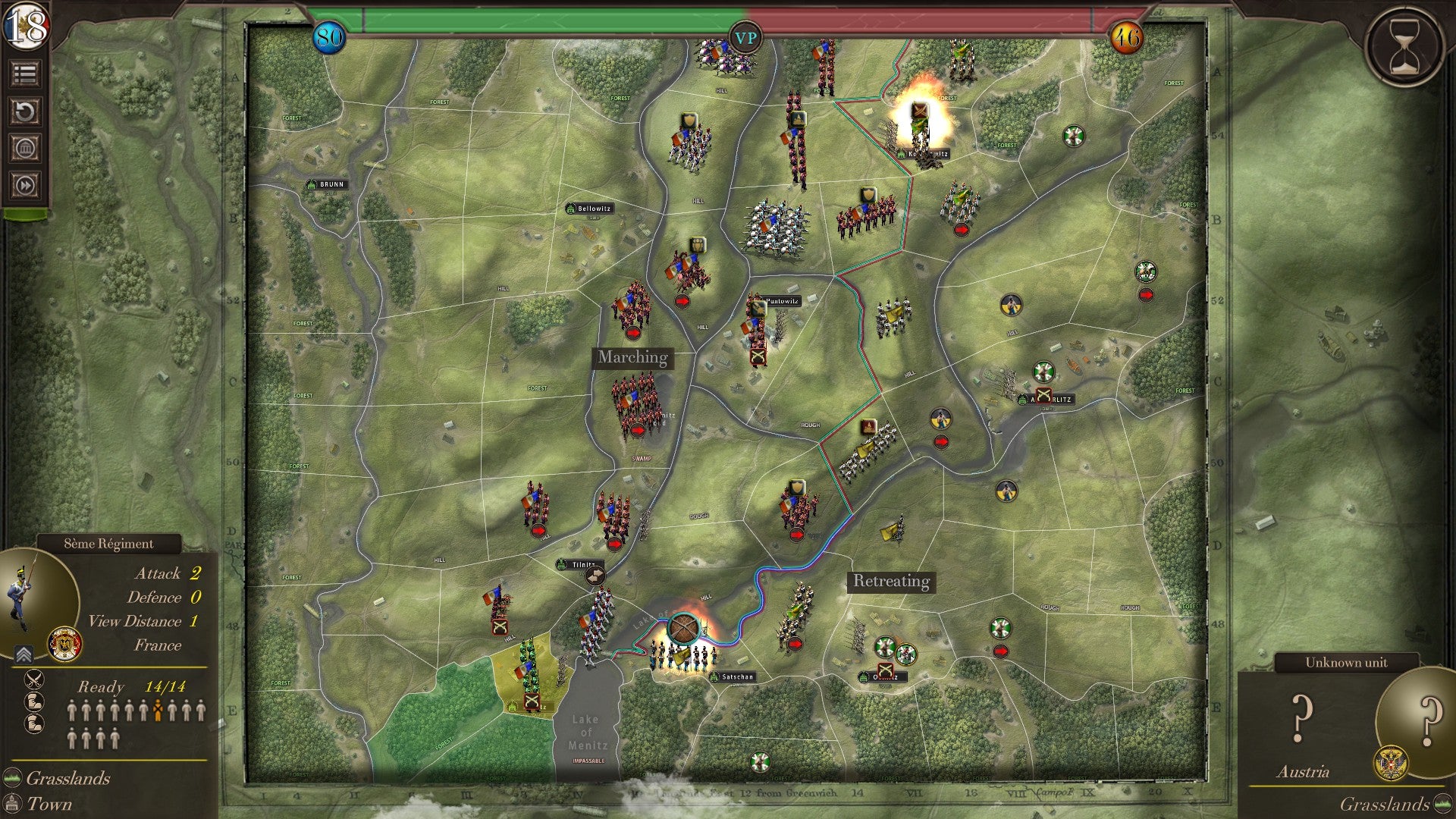The height and width of the screenshot is (819, 1456).
Task: Activate the fast-forward double arrow button
Action: (25, 185)
